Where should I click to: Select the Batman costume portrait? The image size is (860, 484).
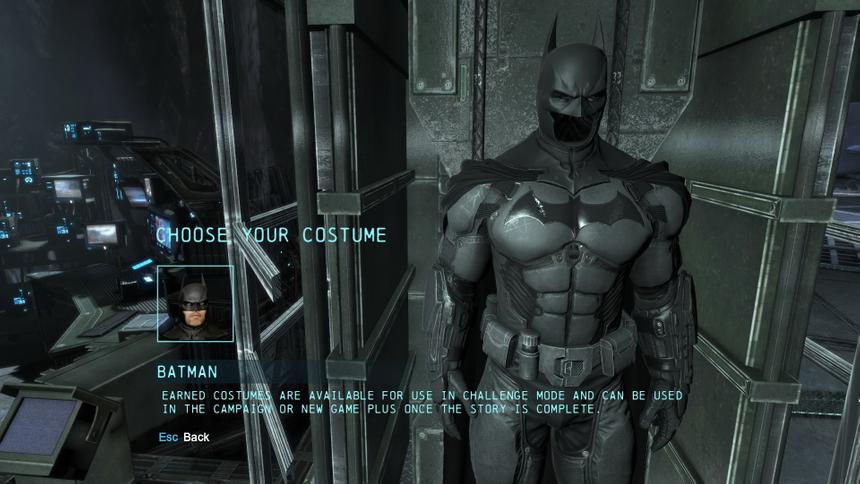195,304
